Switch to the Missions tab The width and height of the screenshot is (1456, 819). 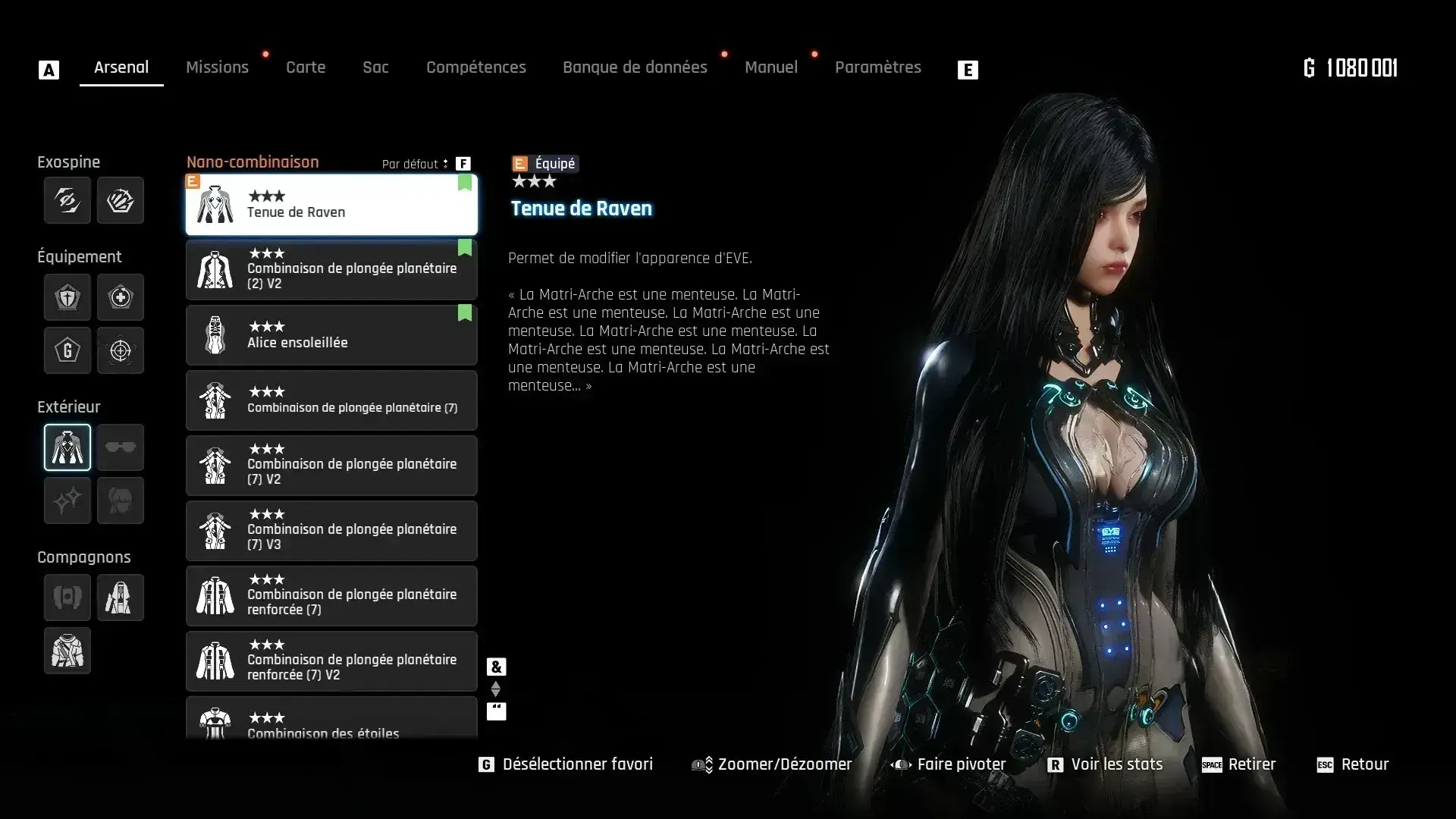[217, 67]
